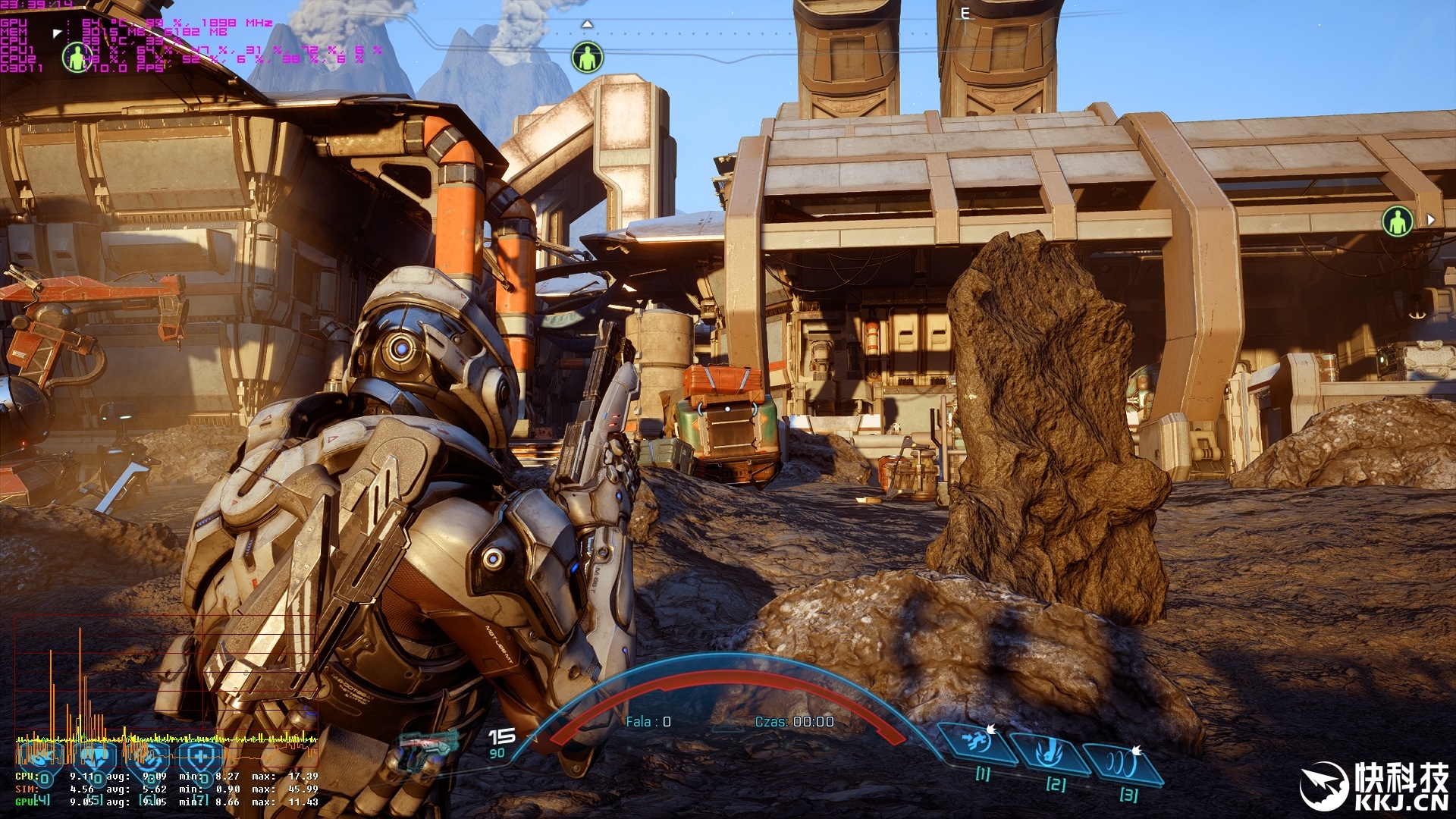Trigger the Shockwave rings ability
The image size is (1456, 819).
click(x=1122, y=762)
